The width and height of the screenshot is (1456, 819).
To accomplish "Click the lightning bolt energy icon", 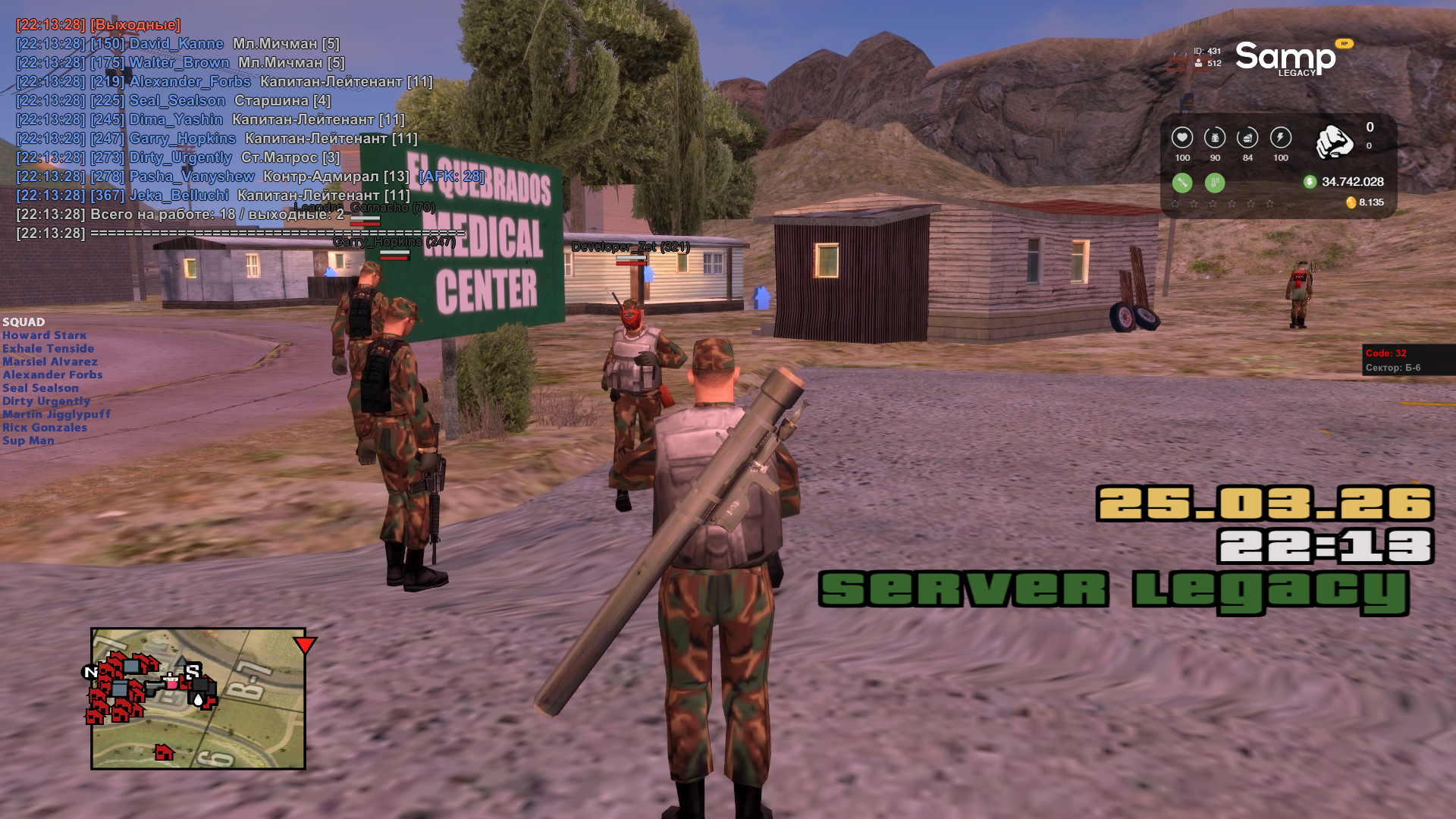I will point(1281,138).
